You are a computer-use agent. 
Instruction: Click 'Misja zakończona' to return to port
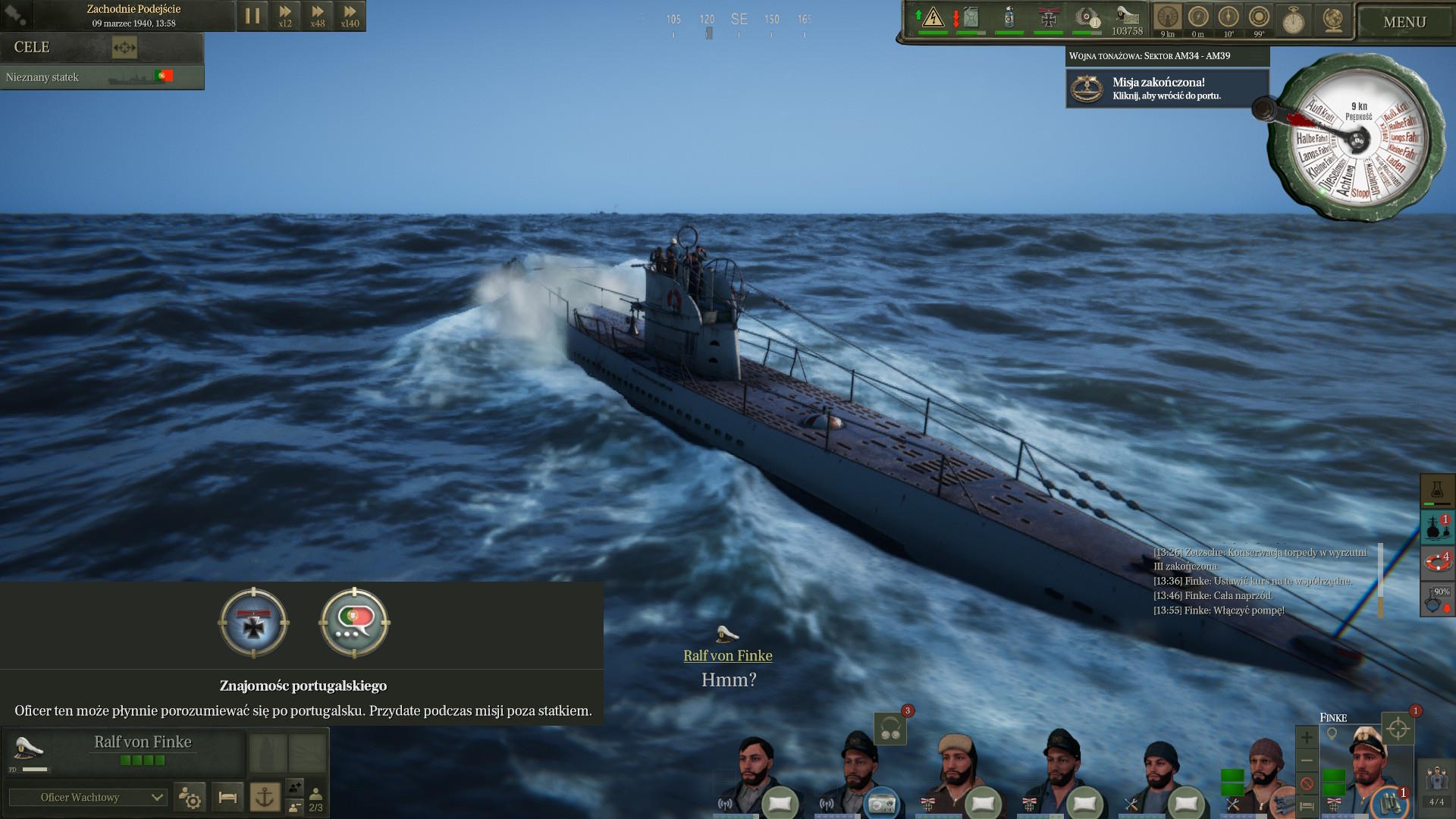click(1166, 88)
